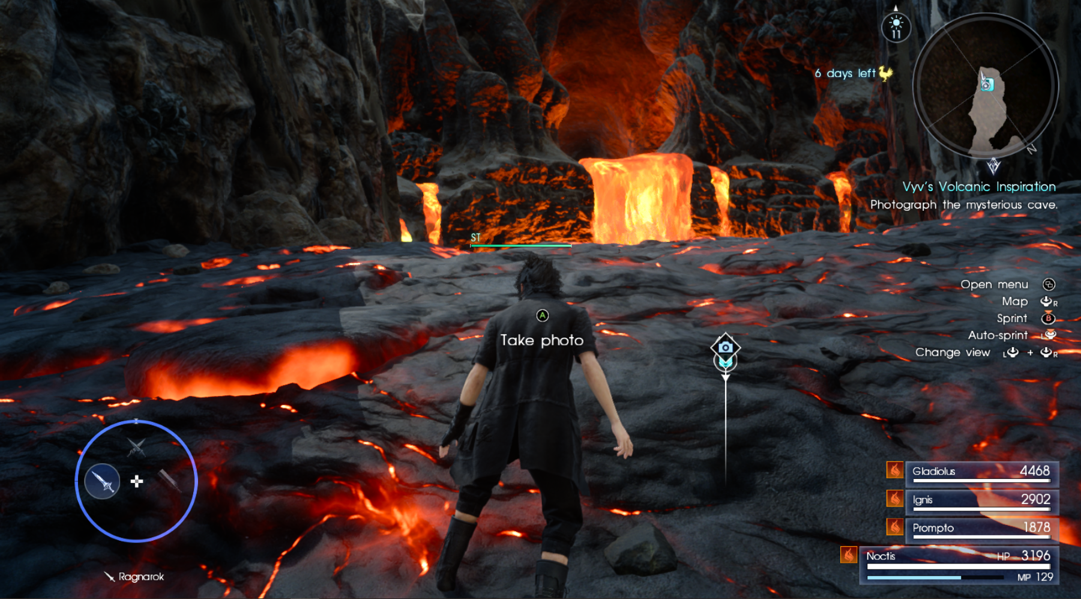This screenshot has width=1081, height=599.
Task: Open the circular minimap
Action: 984,87
